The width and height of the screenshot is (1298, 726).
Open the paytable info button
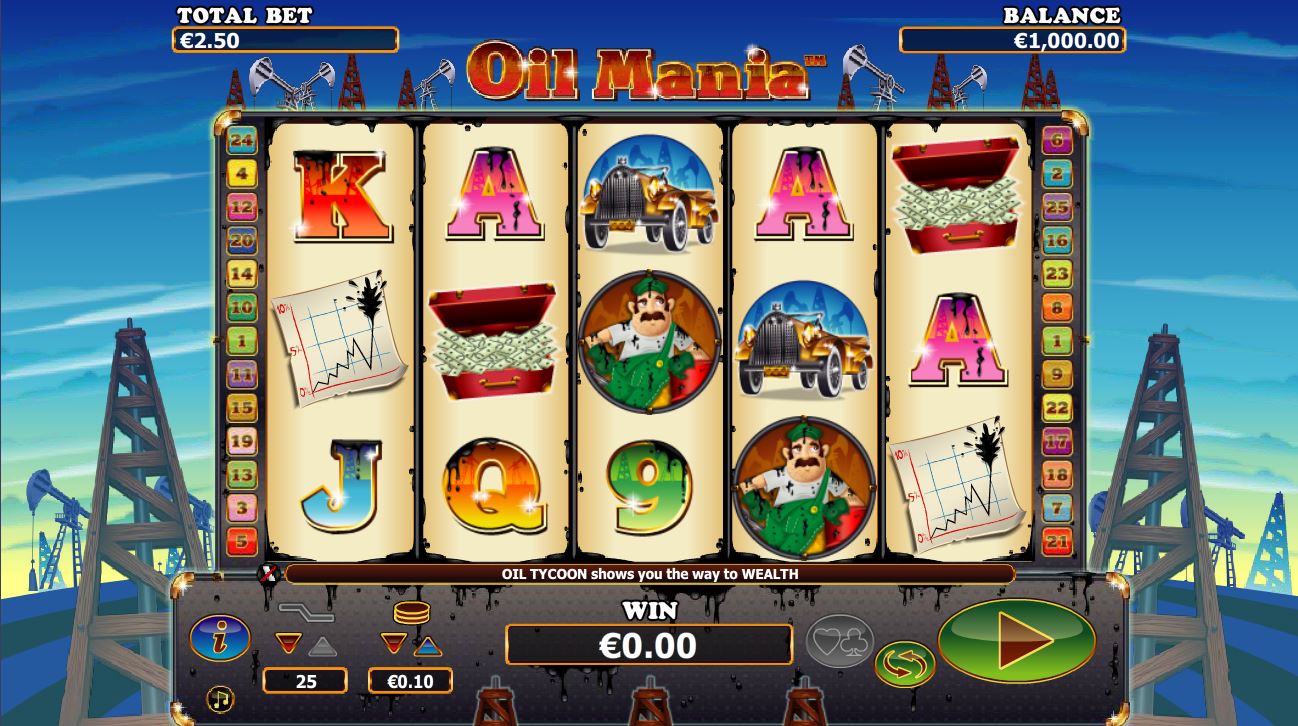click(220, 638)
